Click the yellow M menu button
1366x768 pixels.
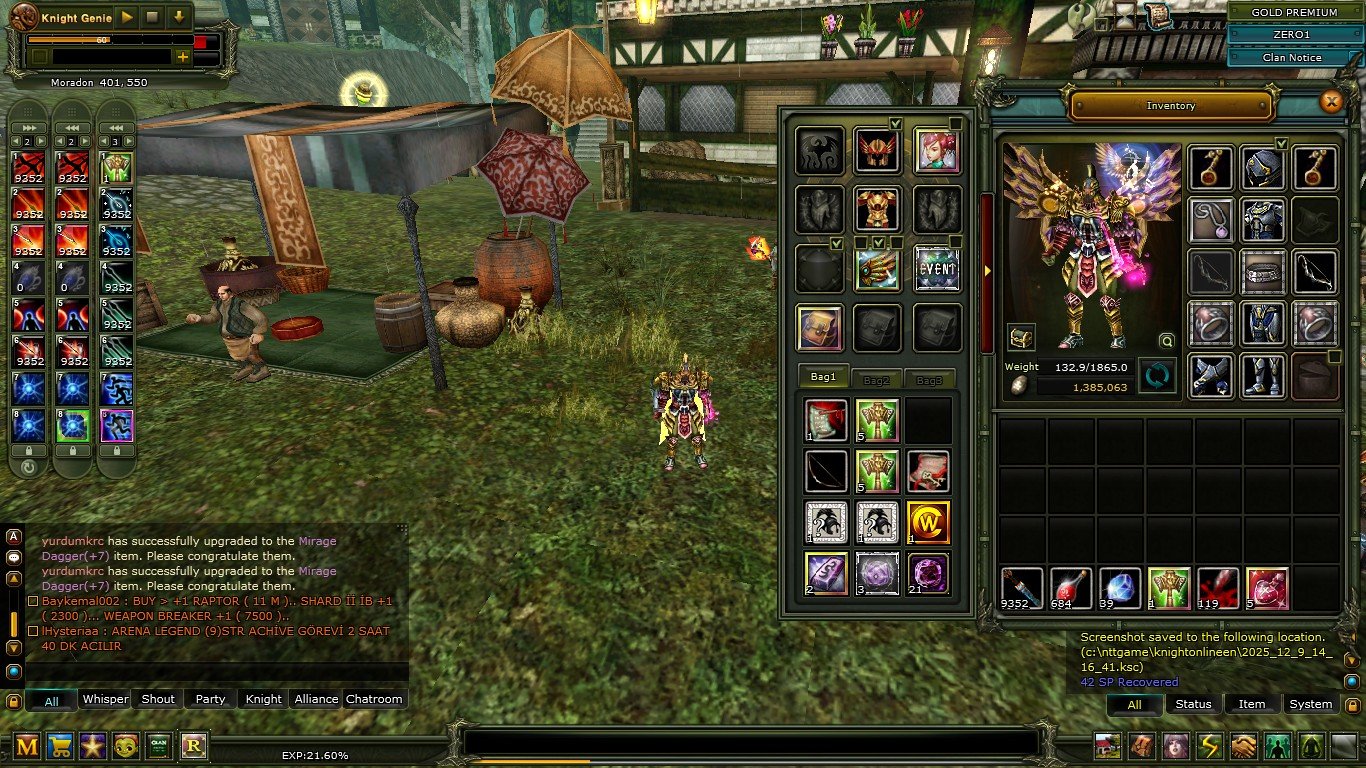(x=27, y=745)
